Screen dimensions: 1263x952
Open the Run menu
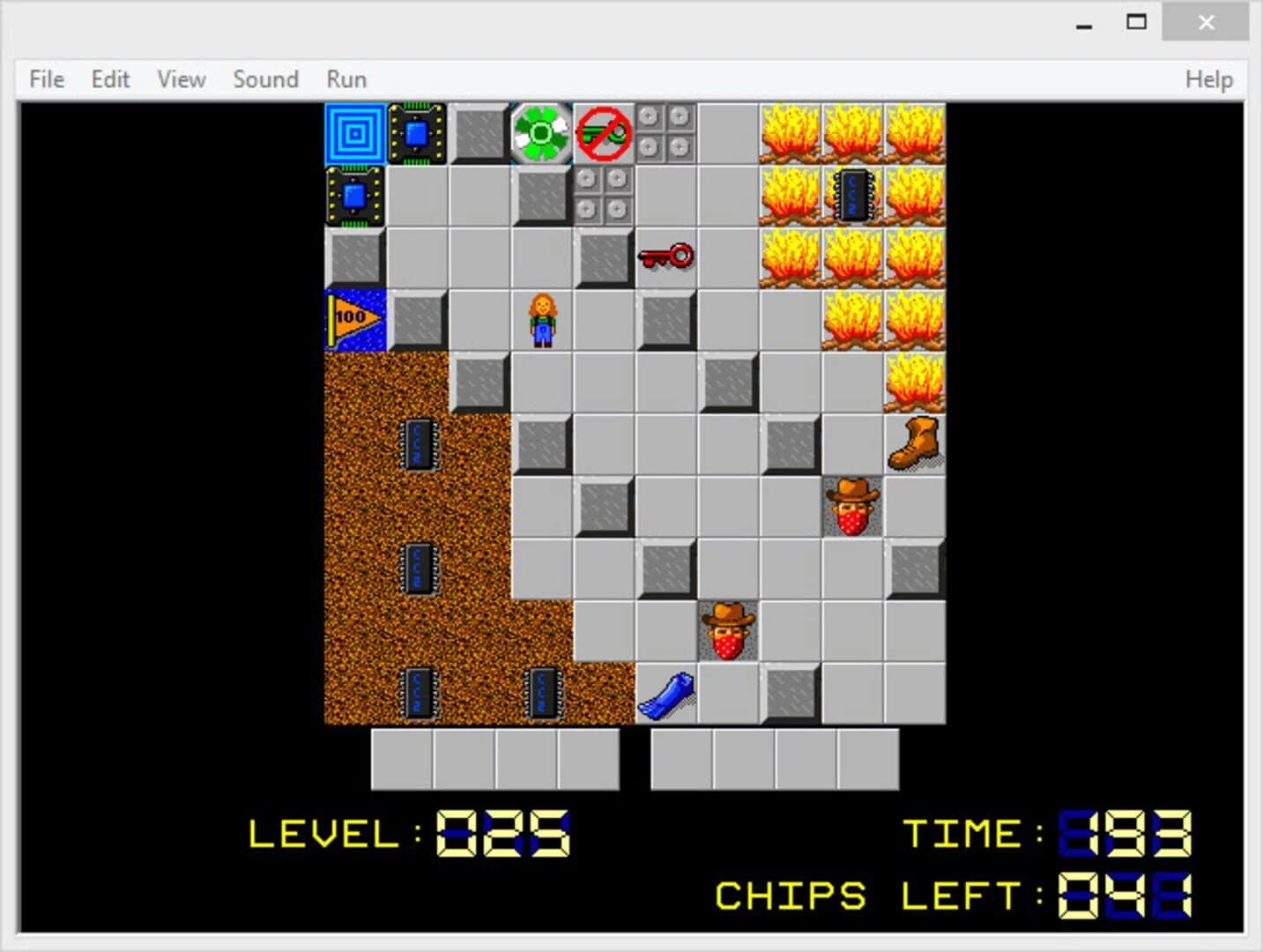[345, 78]
